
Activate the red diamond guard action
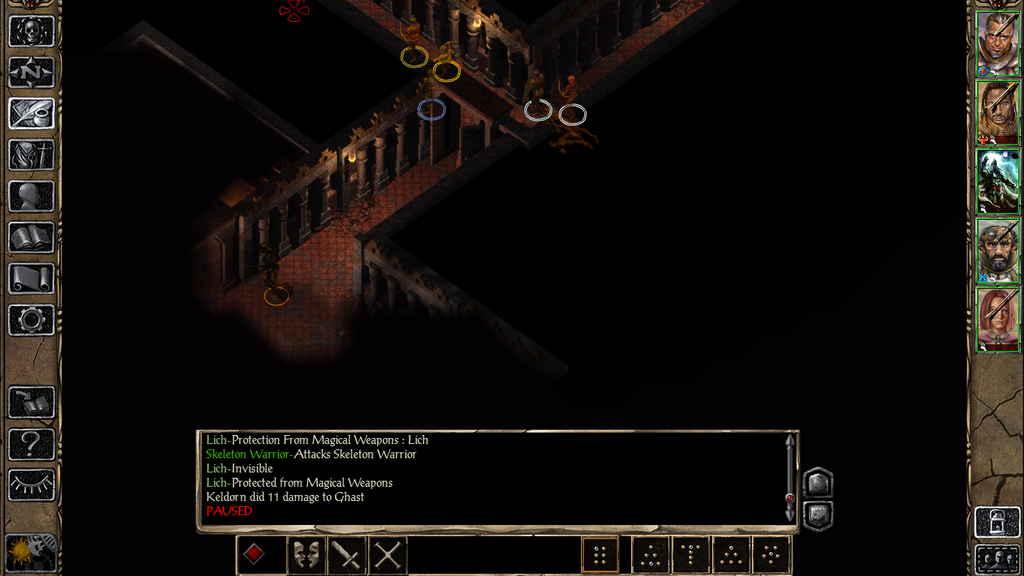255,555
